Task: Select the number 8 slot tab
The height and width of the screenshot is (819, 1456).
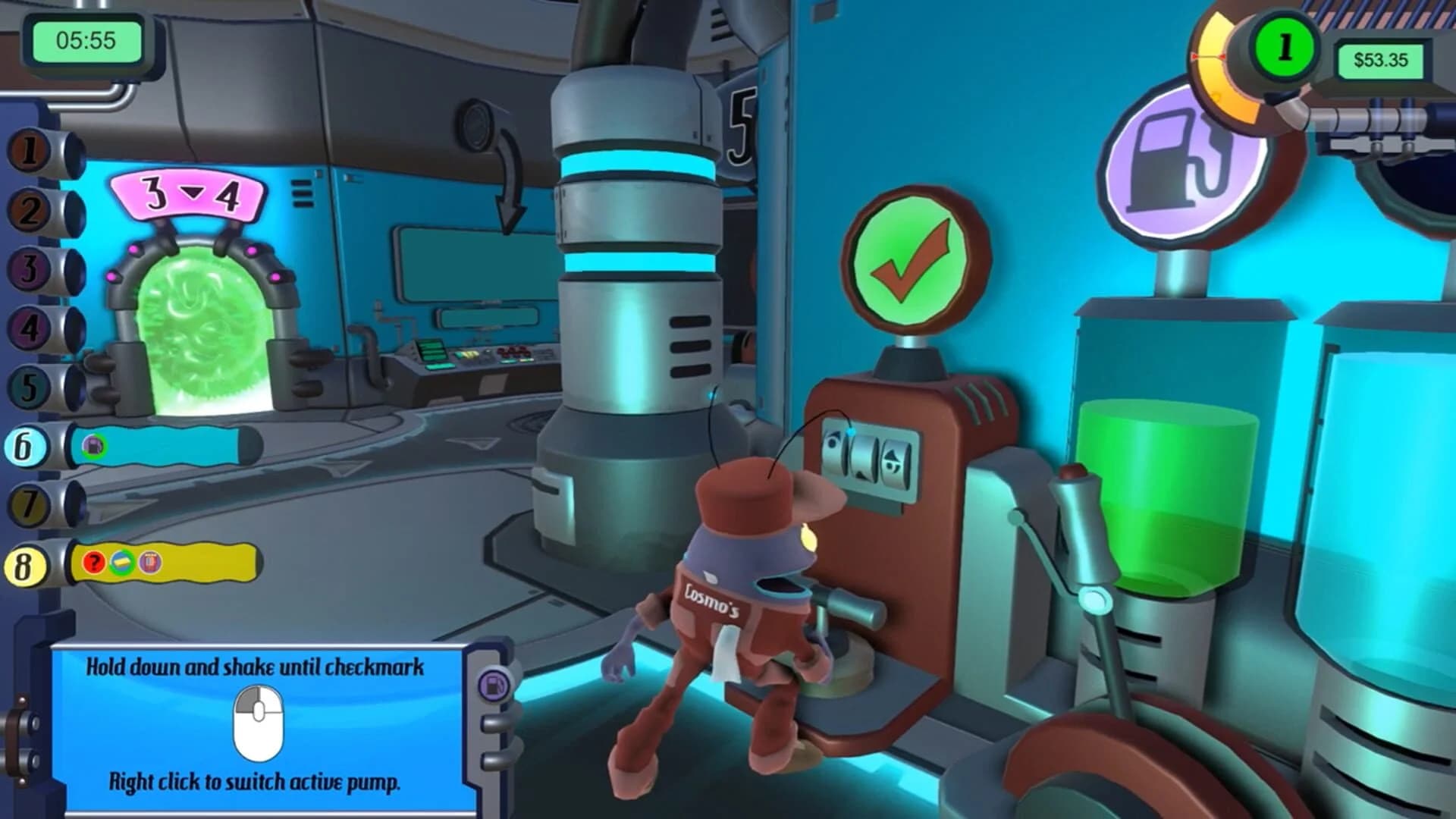Action: 28,564
